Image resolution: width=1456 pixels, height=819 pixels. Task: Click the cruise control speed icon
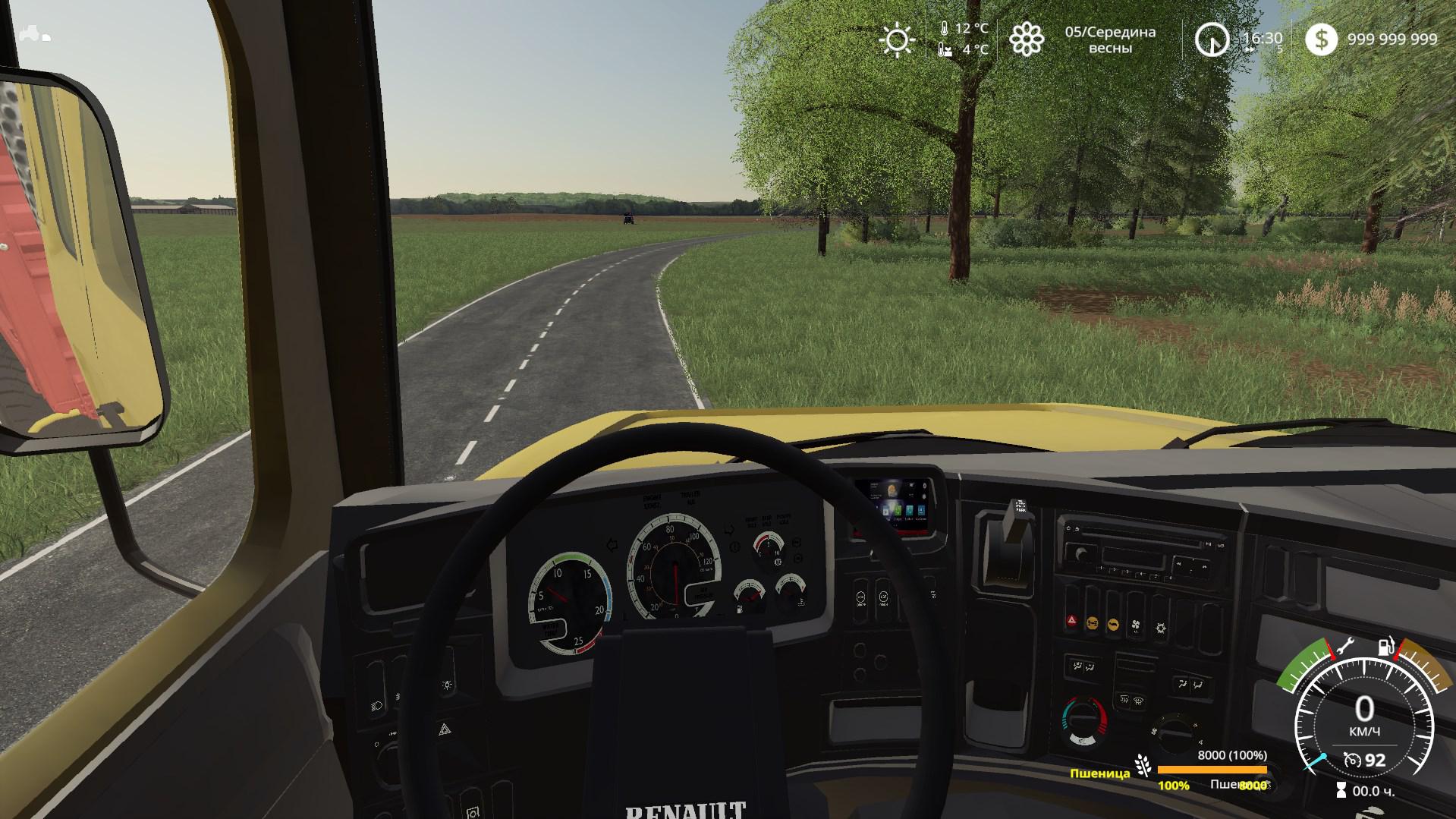1351,760
